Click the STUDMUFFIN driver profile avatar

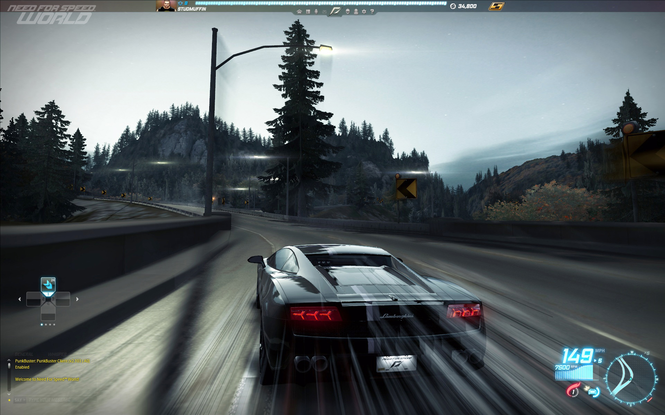coord(165,6)
